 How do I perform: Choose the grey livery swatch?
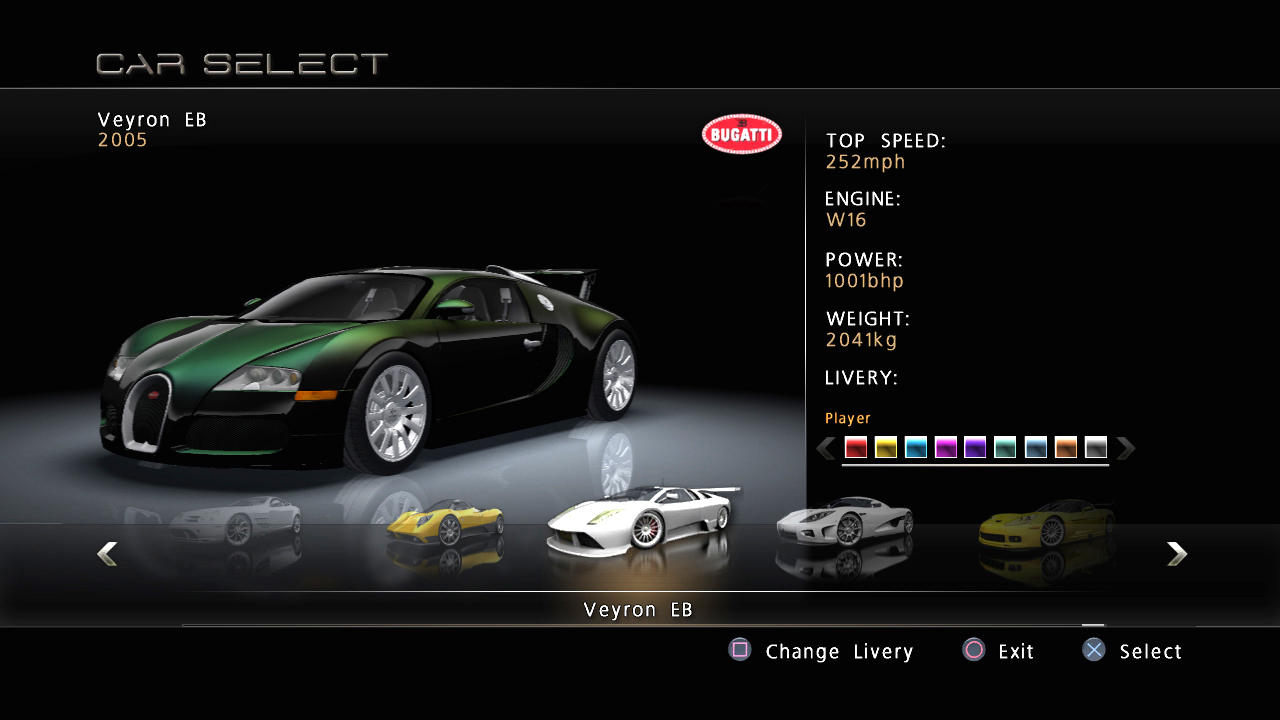tap(1096, 448)
